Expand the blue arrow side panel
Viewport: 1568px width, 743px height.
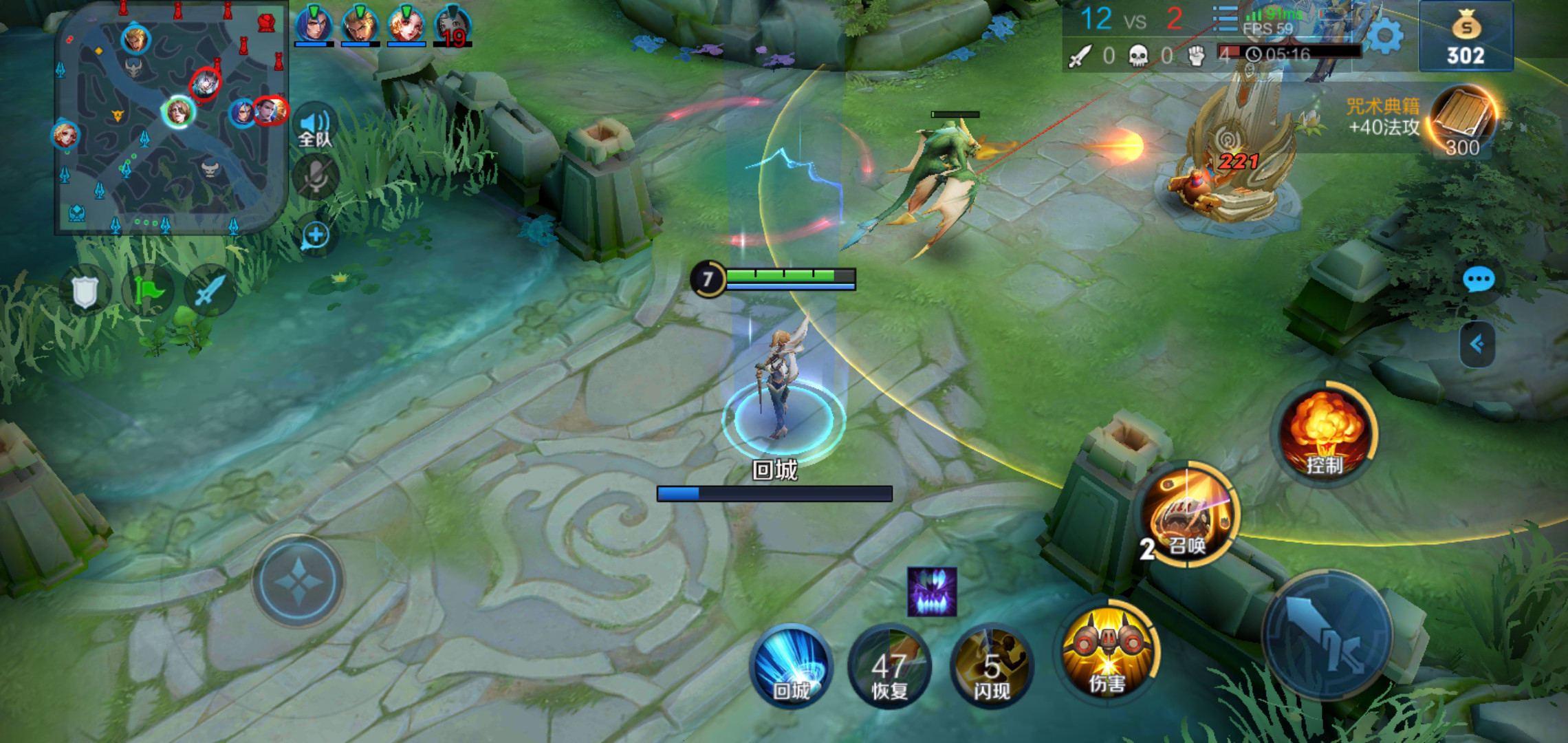click(x=1477, y=344)
